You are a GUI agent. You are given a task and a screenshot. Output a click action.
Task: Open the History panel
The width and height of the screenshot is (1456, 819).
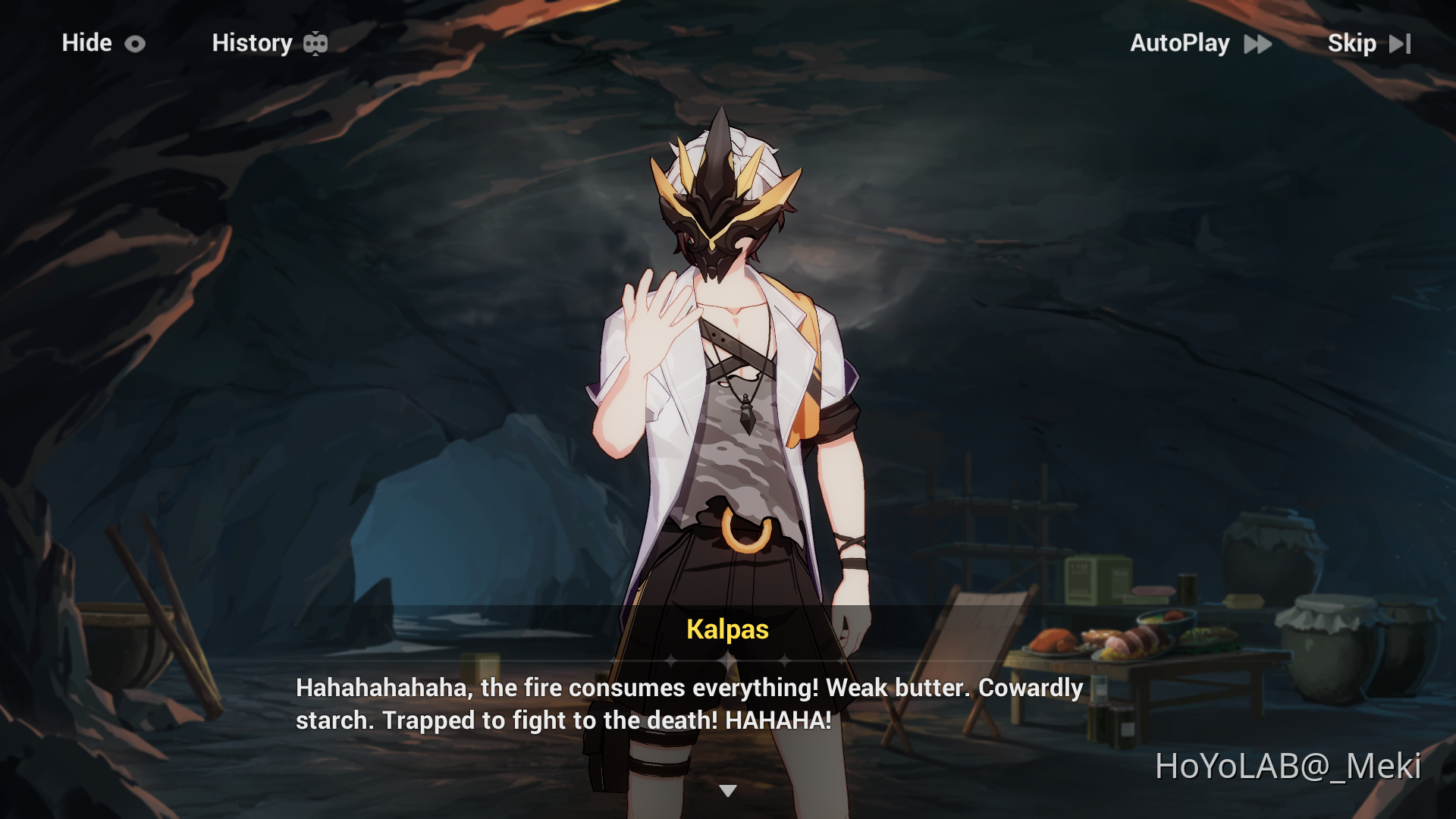click(x=253, y=43)
